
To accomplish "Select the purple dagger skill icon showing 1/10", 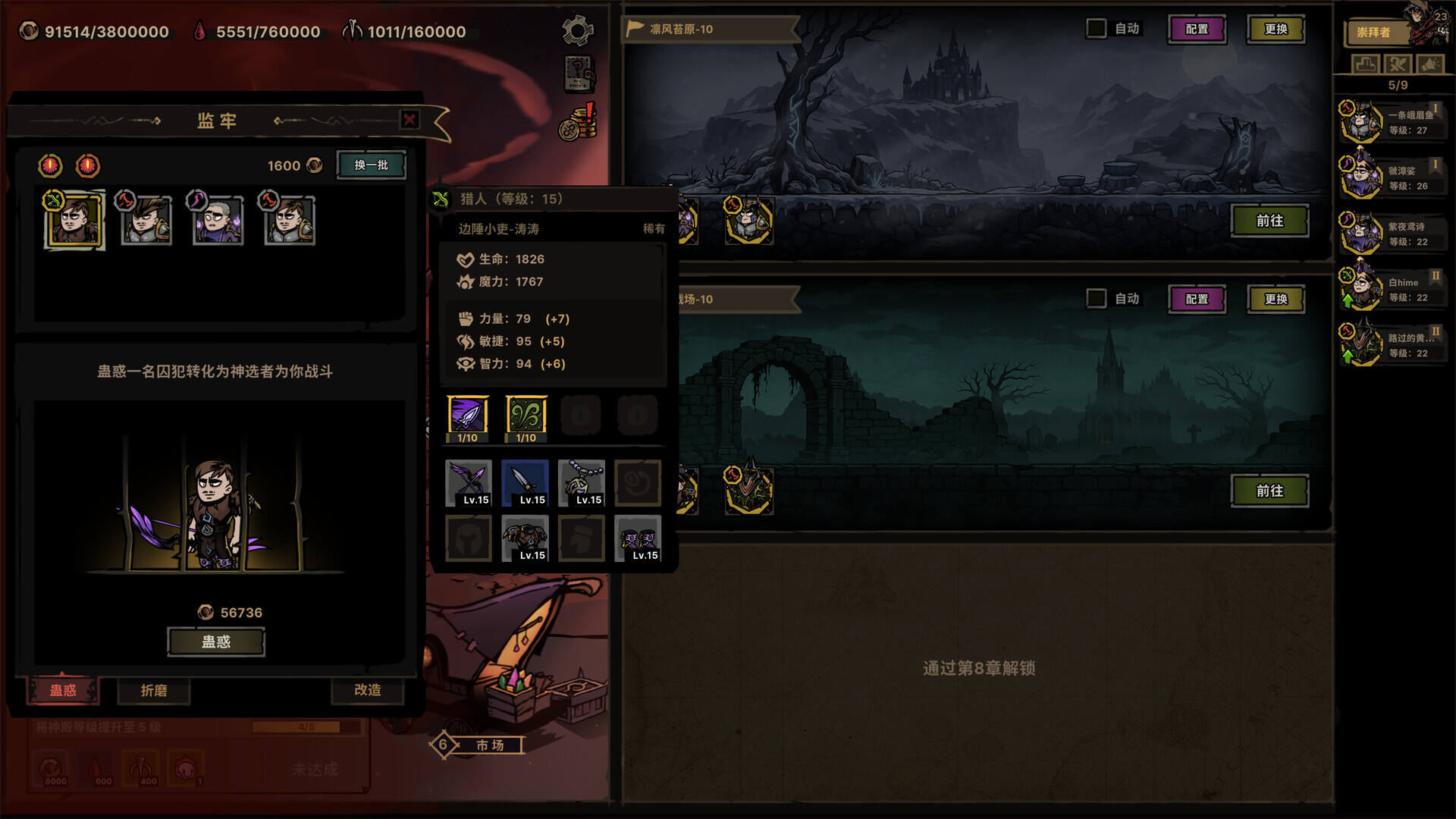I will coord(468,414).
